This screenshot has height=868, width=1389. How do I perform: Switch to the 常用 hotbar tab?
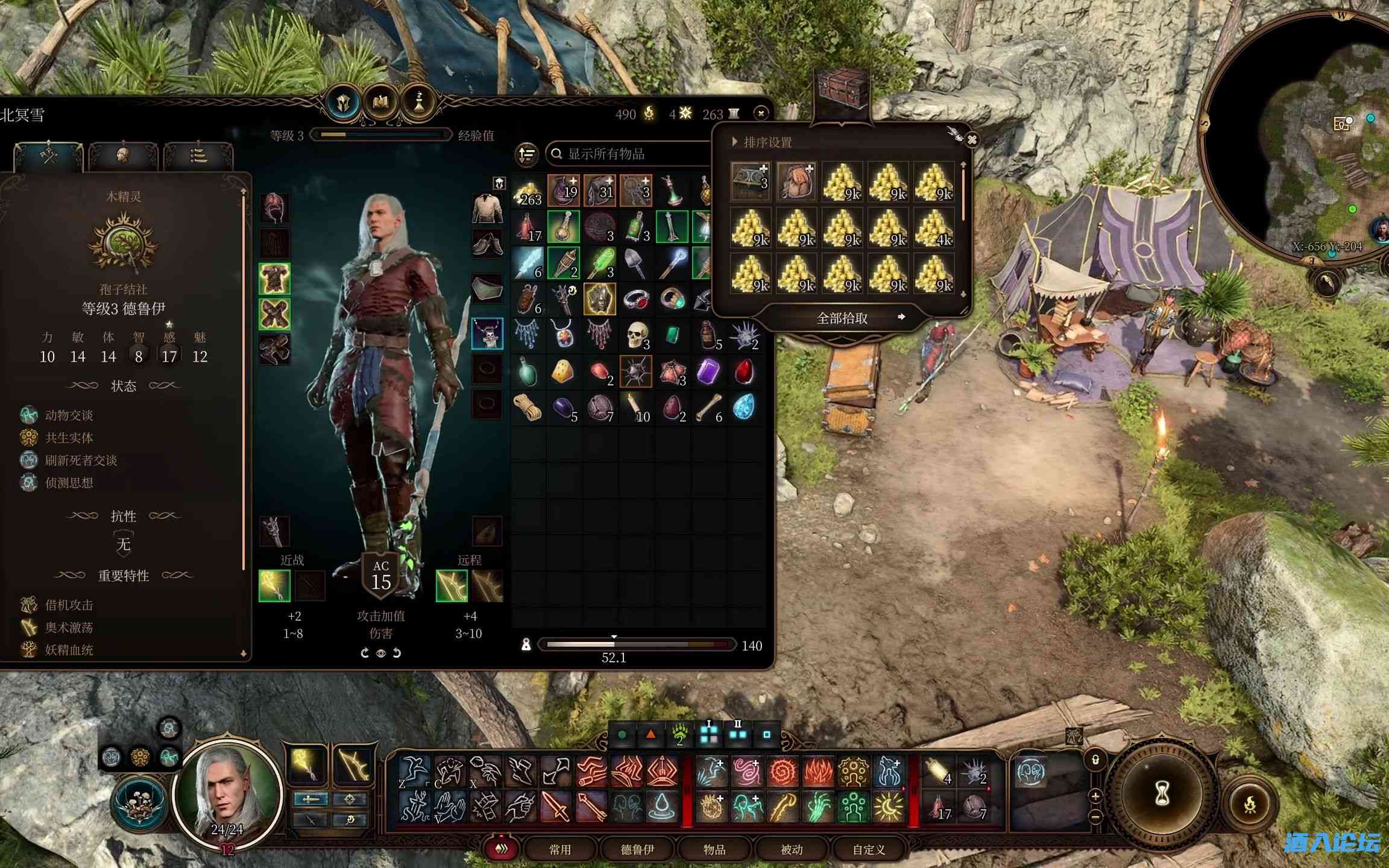pyautogui.click(x=559, y=849)
